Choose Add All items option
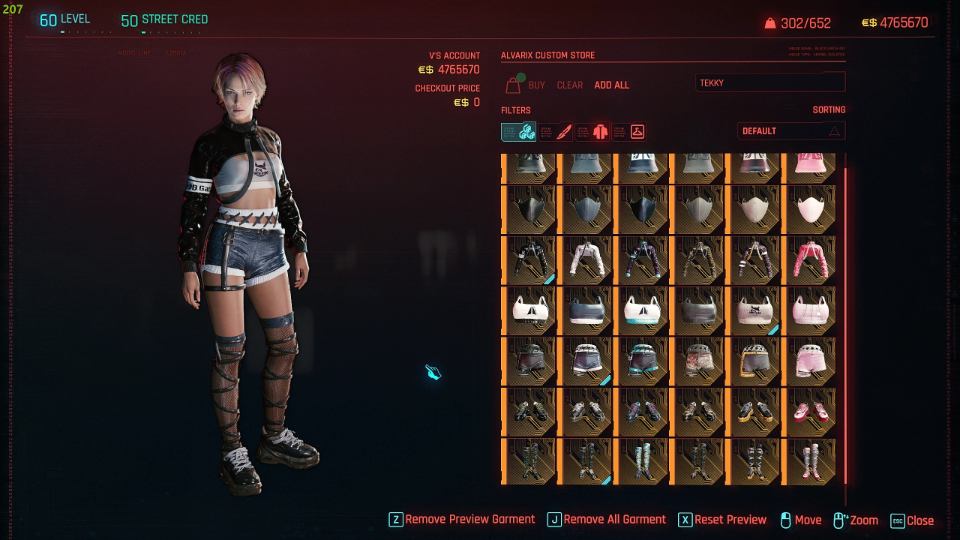This screenshot has width=960, height=540. click(611, 85)
